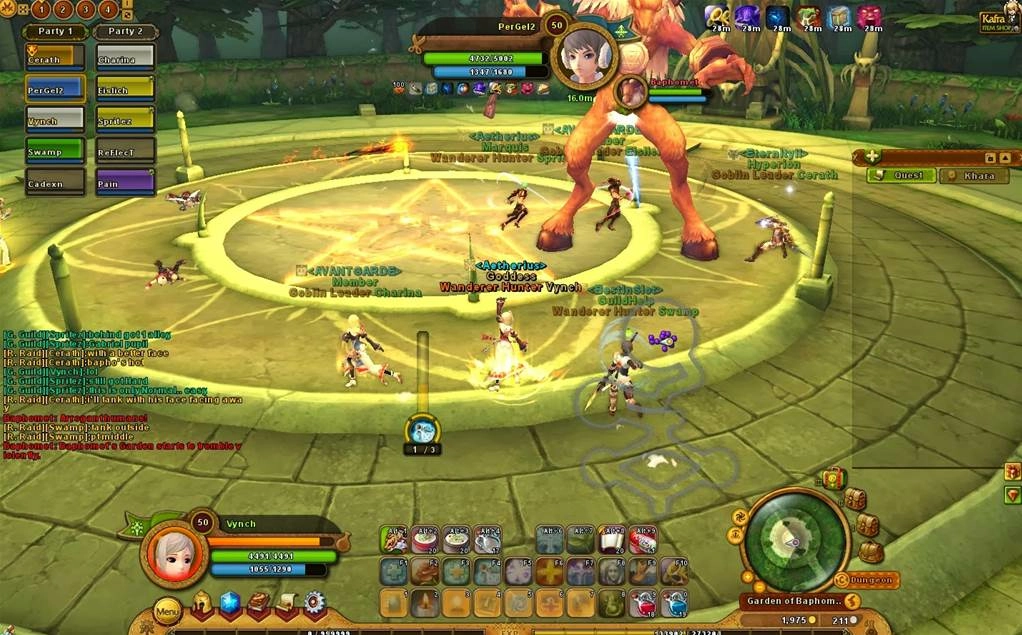
Task: Open the scroll icon in the menu bar
Action: pyautogui.click(x=287, y=603)
